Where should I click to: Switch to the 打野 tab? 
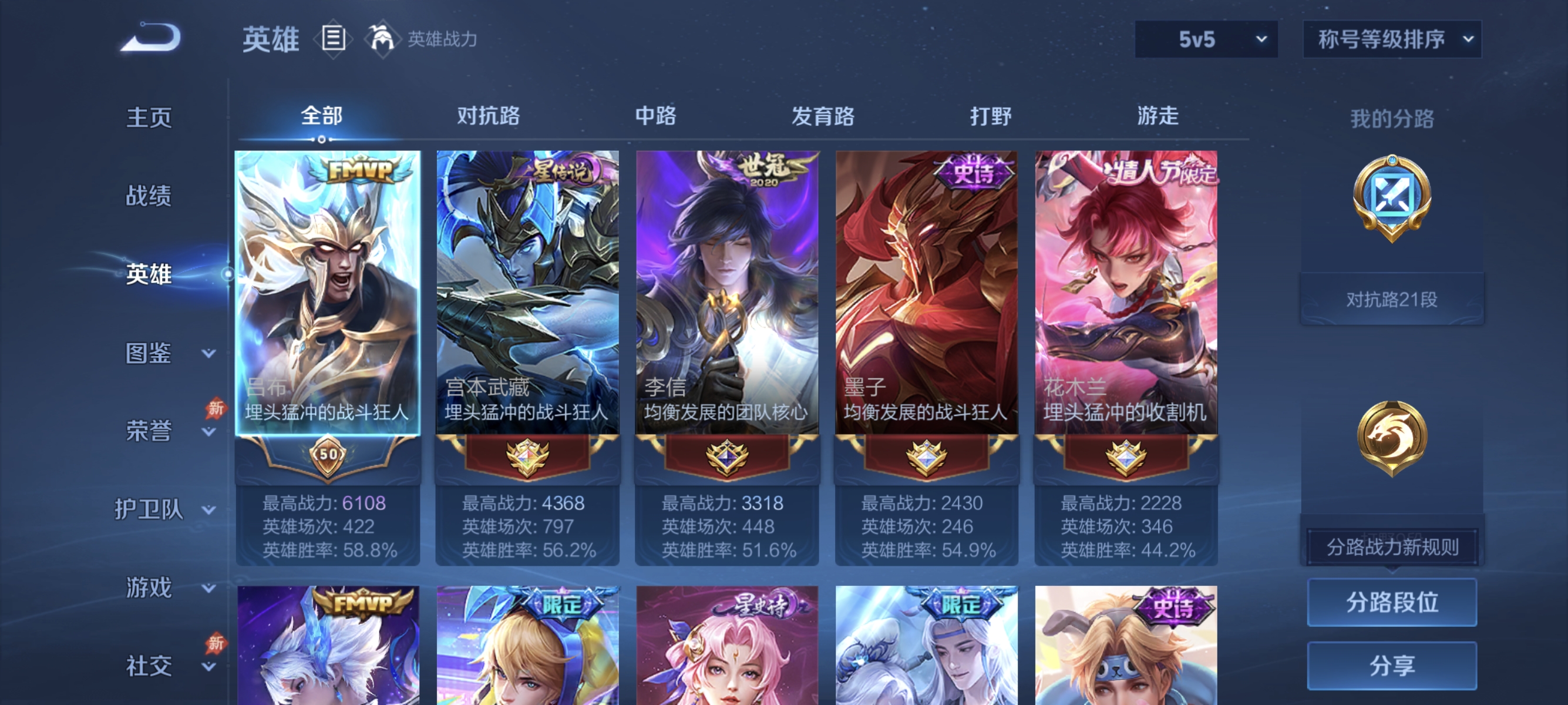click(991, 117)
